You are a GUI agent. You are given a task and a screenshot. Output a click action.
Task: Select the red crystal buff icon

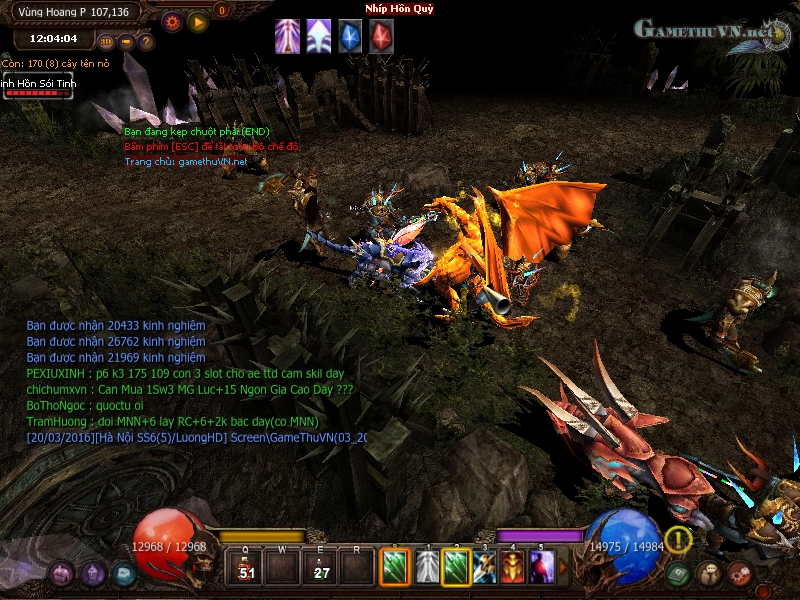point(381,36)
